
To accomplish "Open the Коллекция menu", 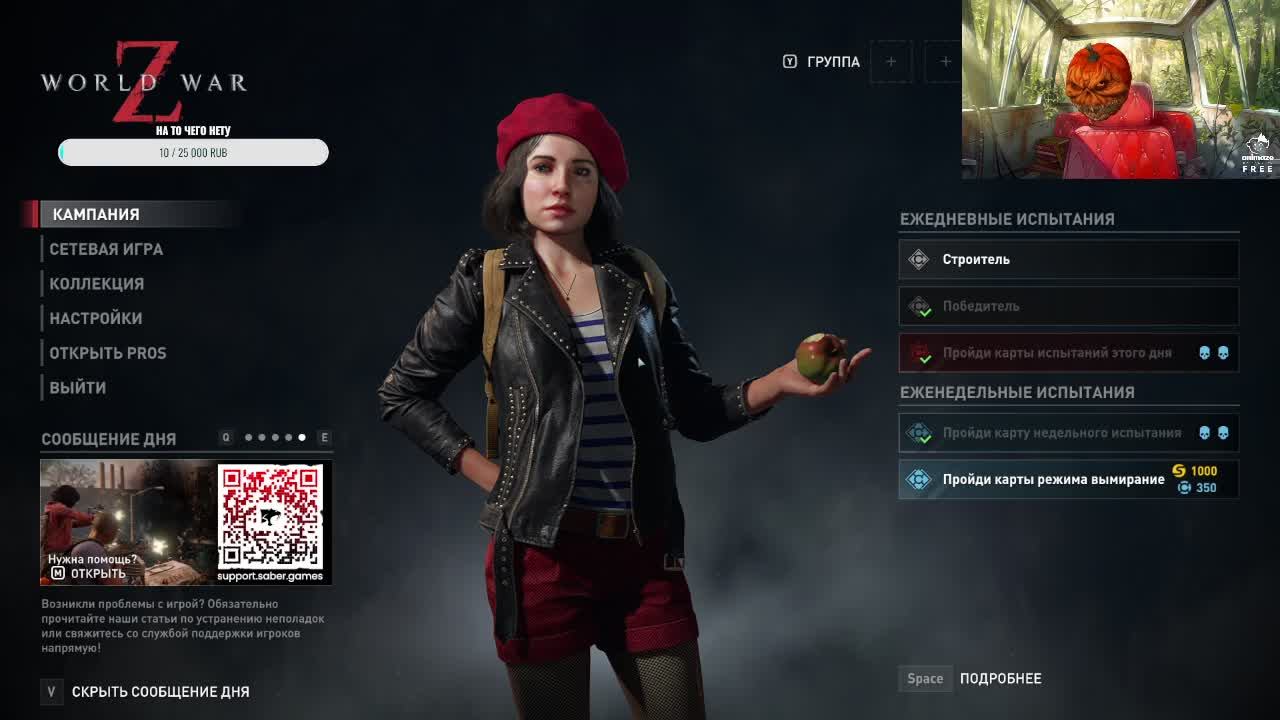I will tap(97, 284).
